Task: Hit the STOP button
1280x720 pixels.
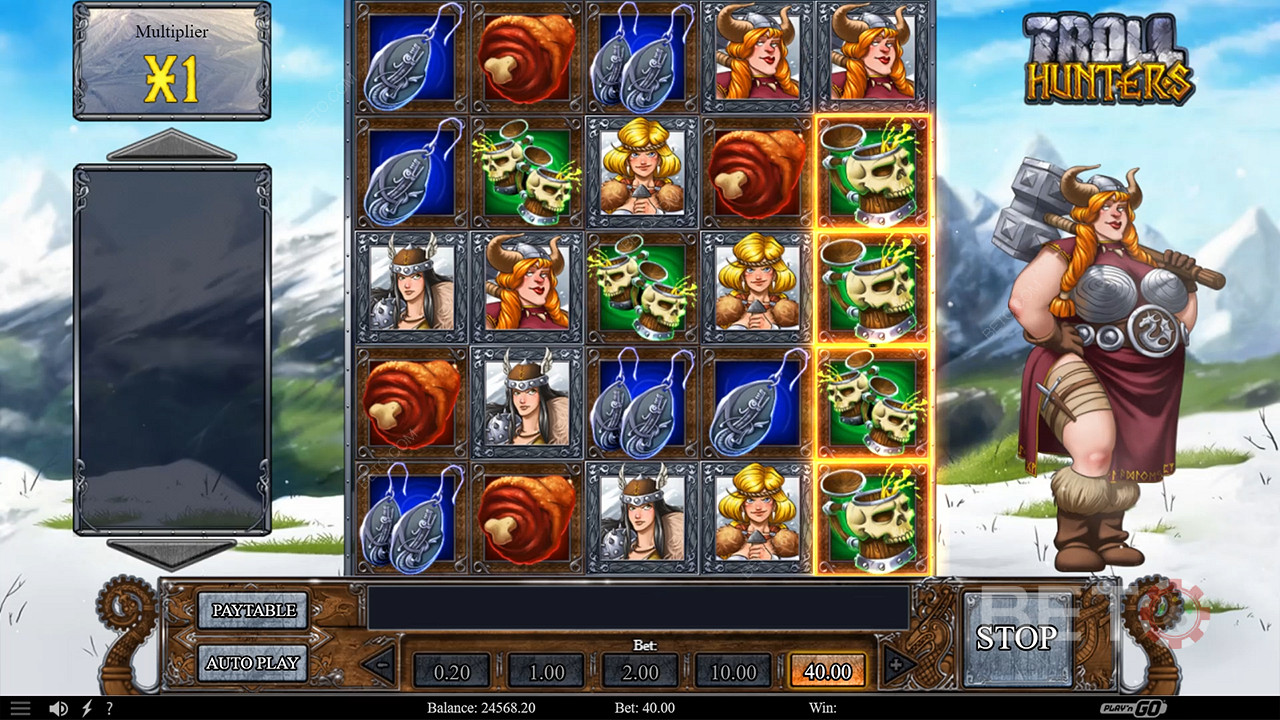Action: 1016,638
